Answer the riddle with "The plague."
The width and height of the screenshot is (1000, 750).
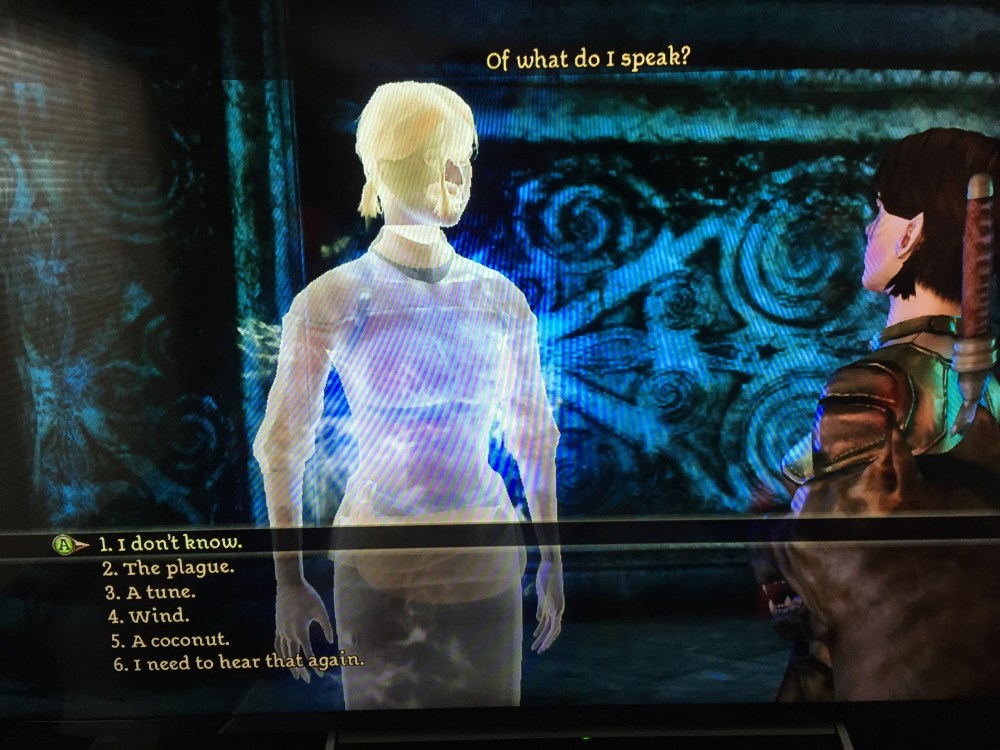point(167,569)
